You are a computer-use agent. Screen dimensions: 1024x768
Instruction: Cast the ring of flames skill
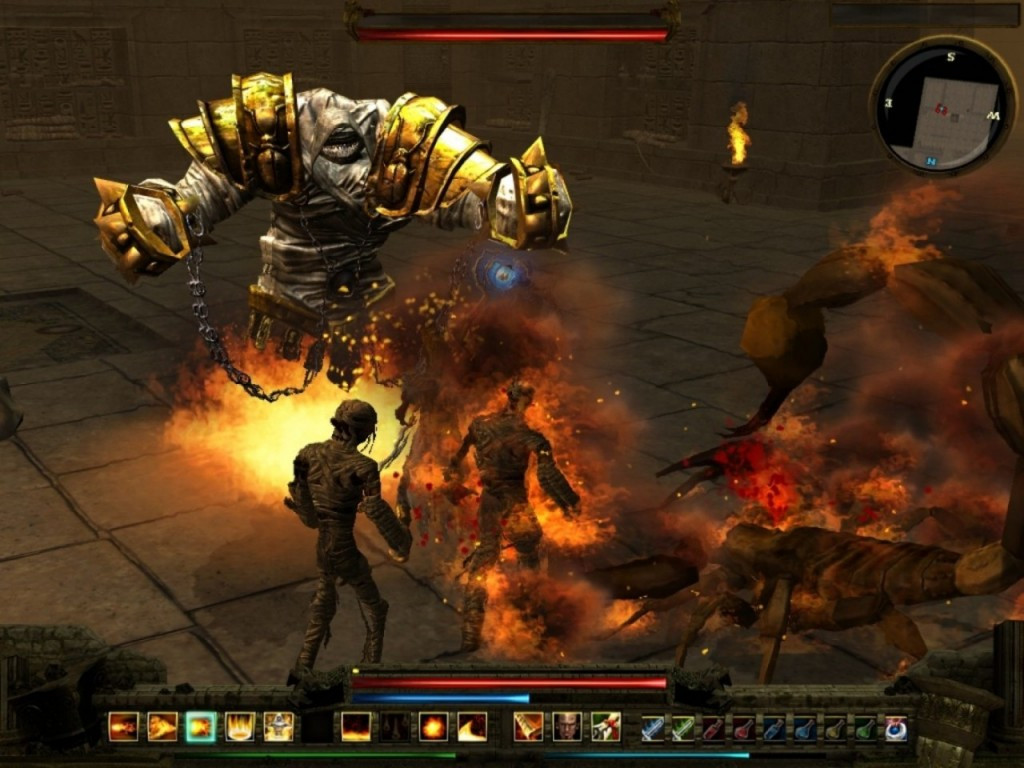tap(240, 726)
